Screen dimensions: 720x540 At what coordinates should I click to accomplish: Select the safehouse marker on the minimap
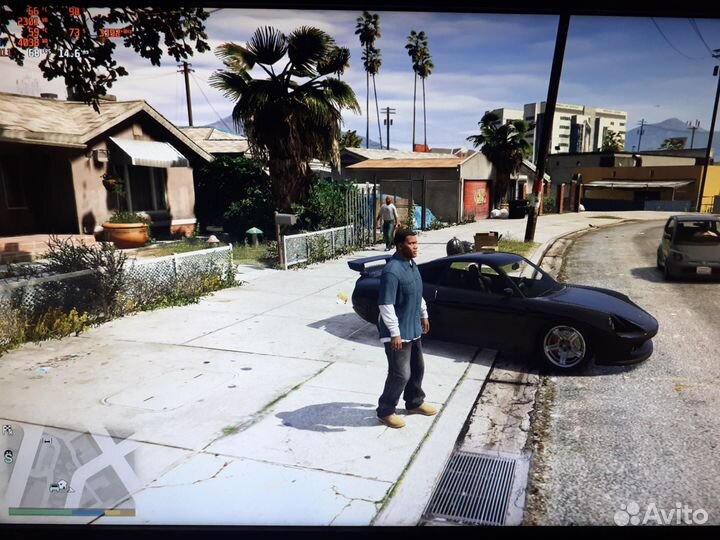pos(61,486)
